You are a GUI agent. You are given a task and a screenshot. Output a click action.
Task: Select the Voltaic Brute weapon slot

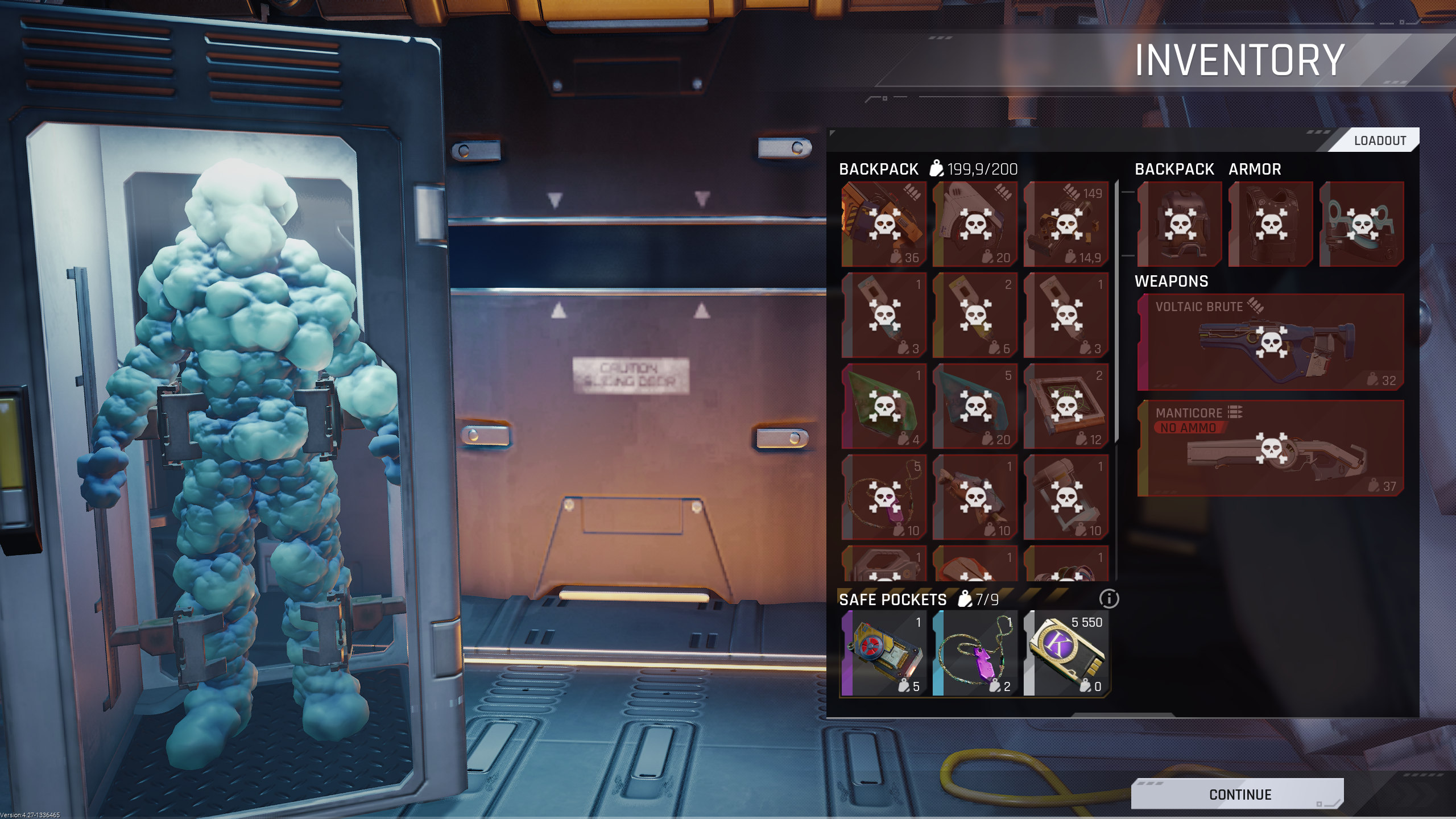[1271, 342]
